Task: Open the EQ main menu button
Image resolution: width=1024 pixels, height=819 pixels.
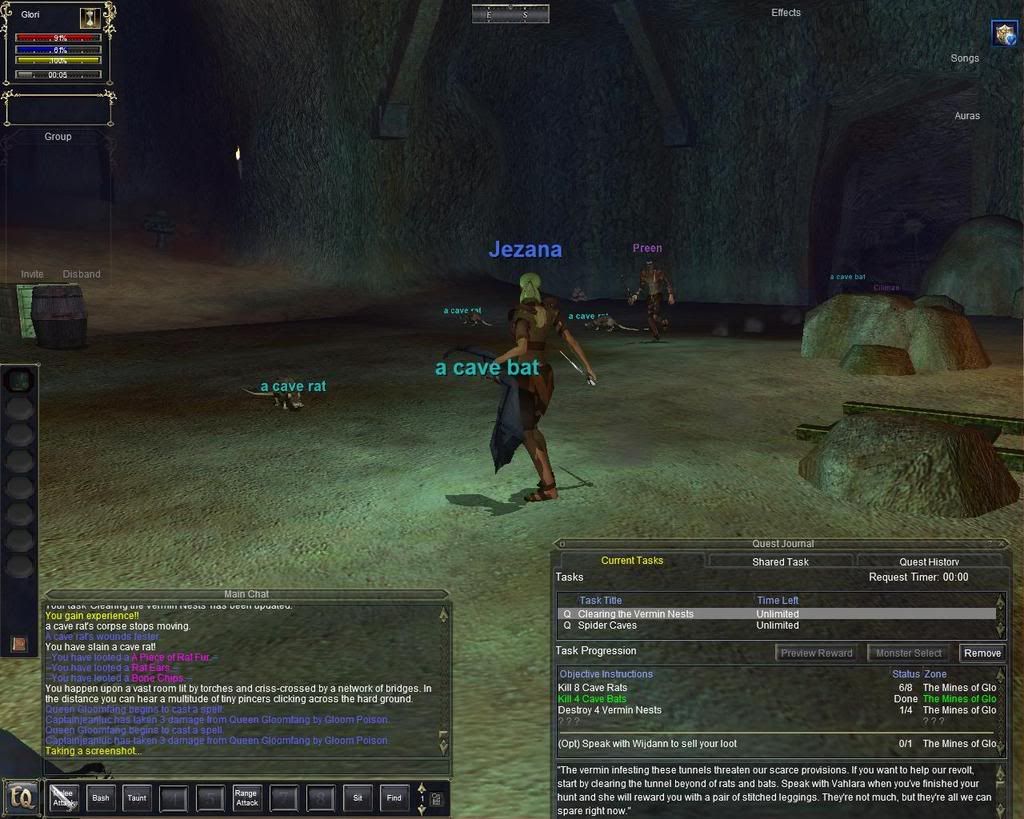Action: pyautogui.click(x=19, y=798)
